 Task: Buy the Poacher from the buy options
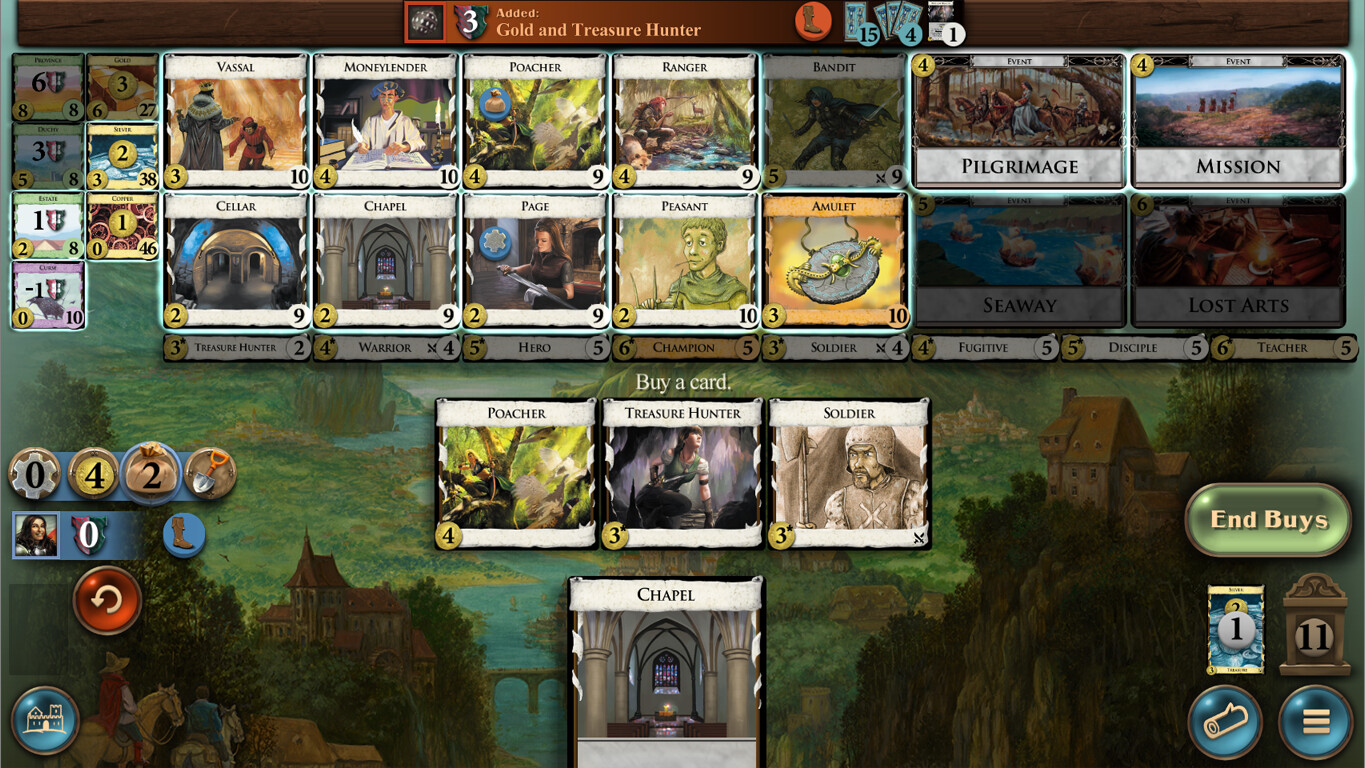(x=515, y=472)
